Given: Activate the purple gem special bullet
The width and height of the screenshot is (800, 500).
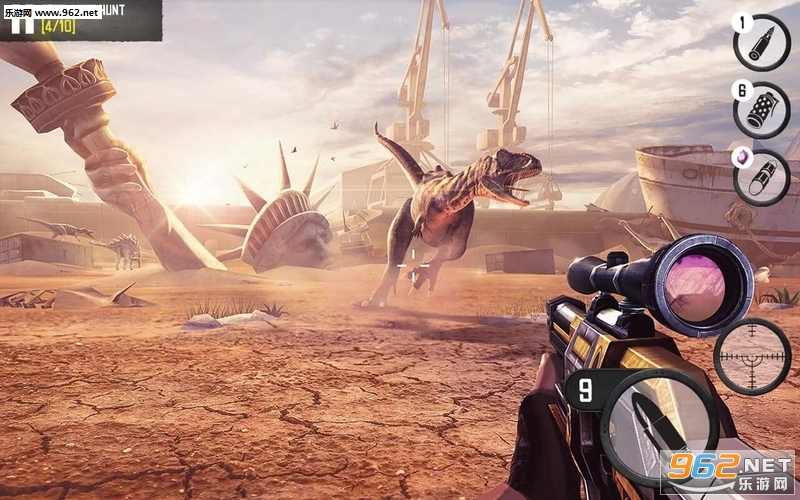Looking at the screenshot, I should (x=762, y=177).
